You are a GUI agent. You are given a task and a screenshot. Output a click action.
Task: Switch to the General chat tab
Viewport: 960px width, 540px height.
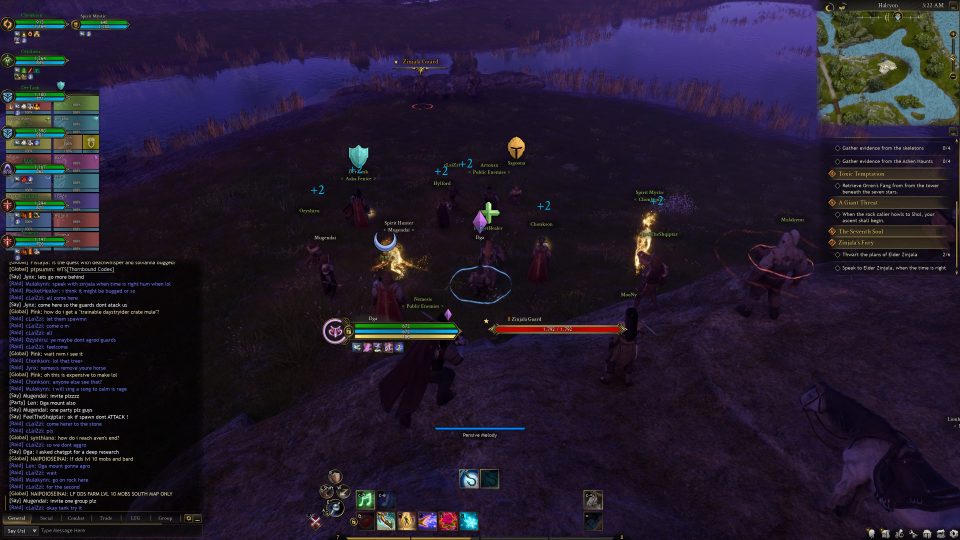(16, 518)
